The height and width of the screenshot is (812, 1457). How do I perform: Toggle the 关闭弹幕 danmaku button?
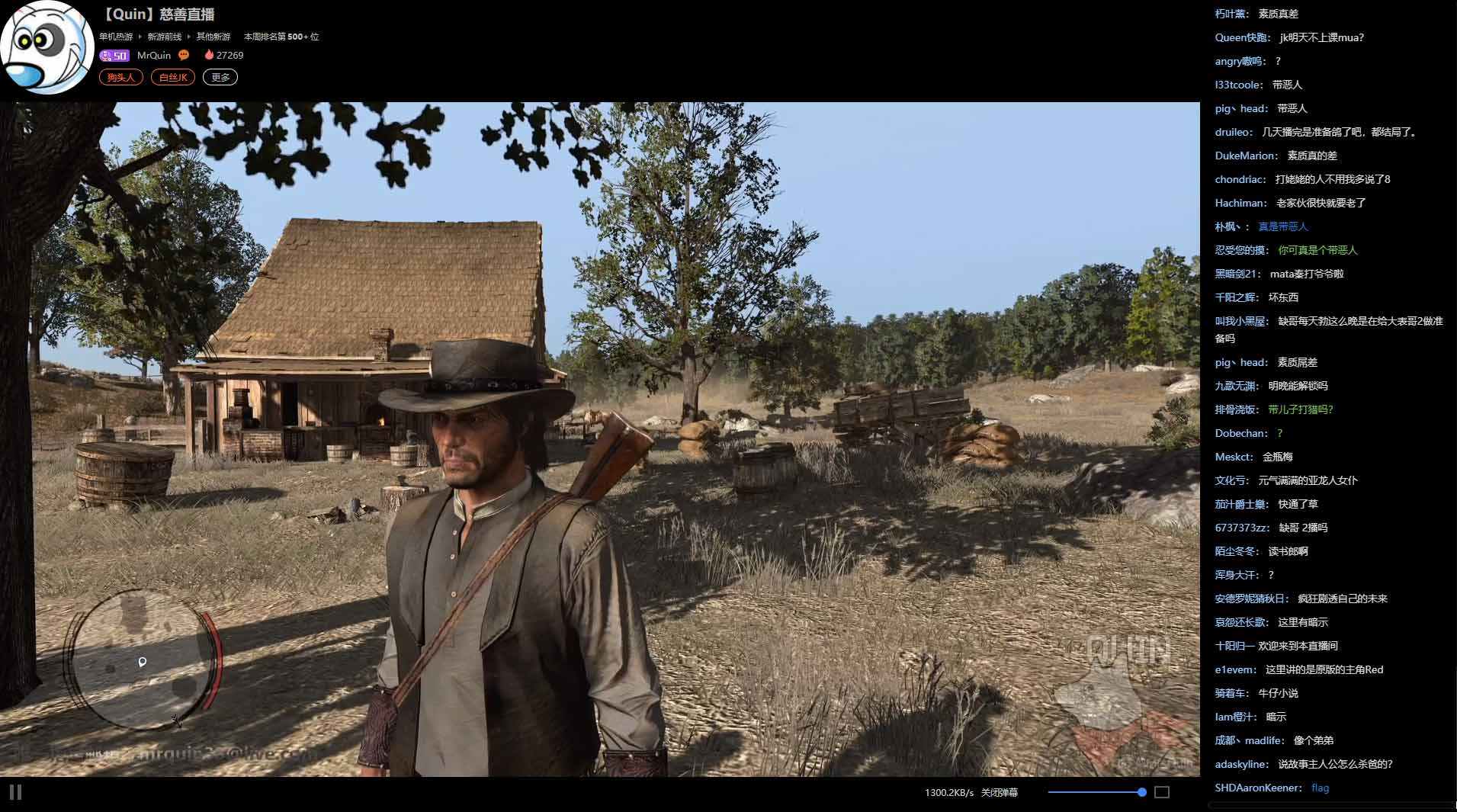(x=999, y=793)
